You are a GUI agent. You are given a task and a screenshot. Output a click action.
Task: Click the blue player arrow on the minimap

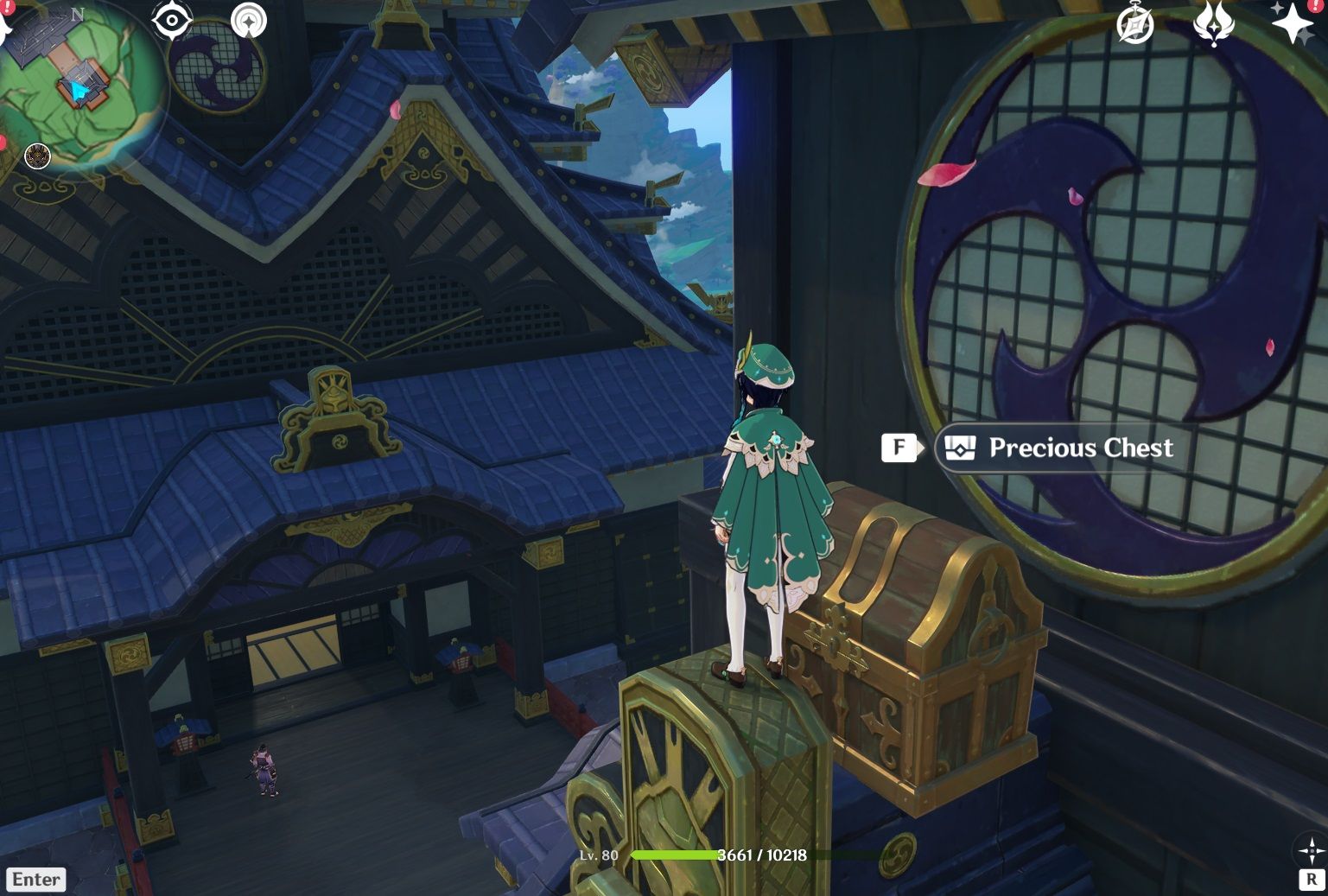(x=79, y=90)
